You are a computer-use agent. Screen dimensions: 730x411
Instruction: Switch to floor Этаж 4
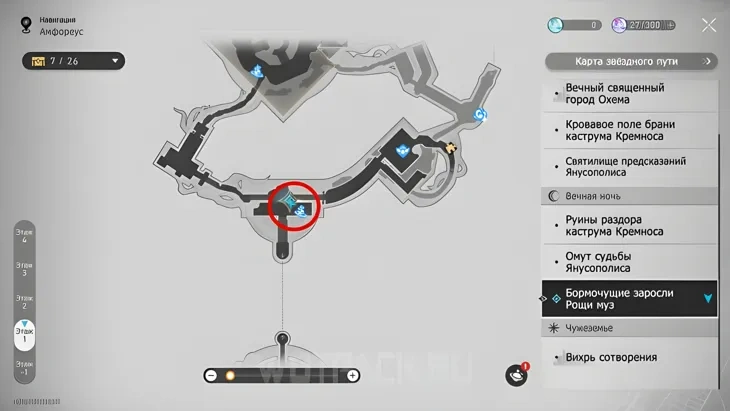click(23, 237)
